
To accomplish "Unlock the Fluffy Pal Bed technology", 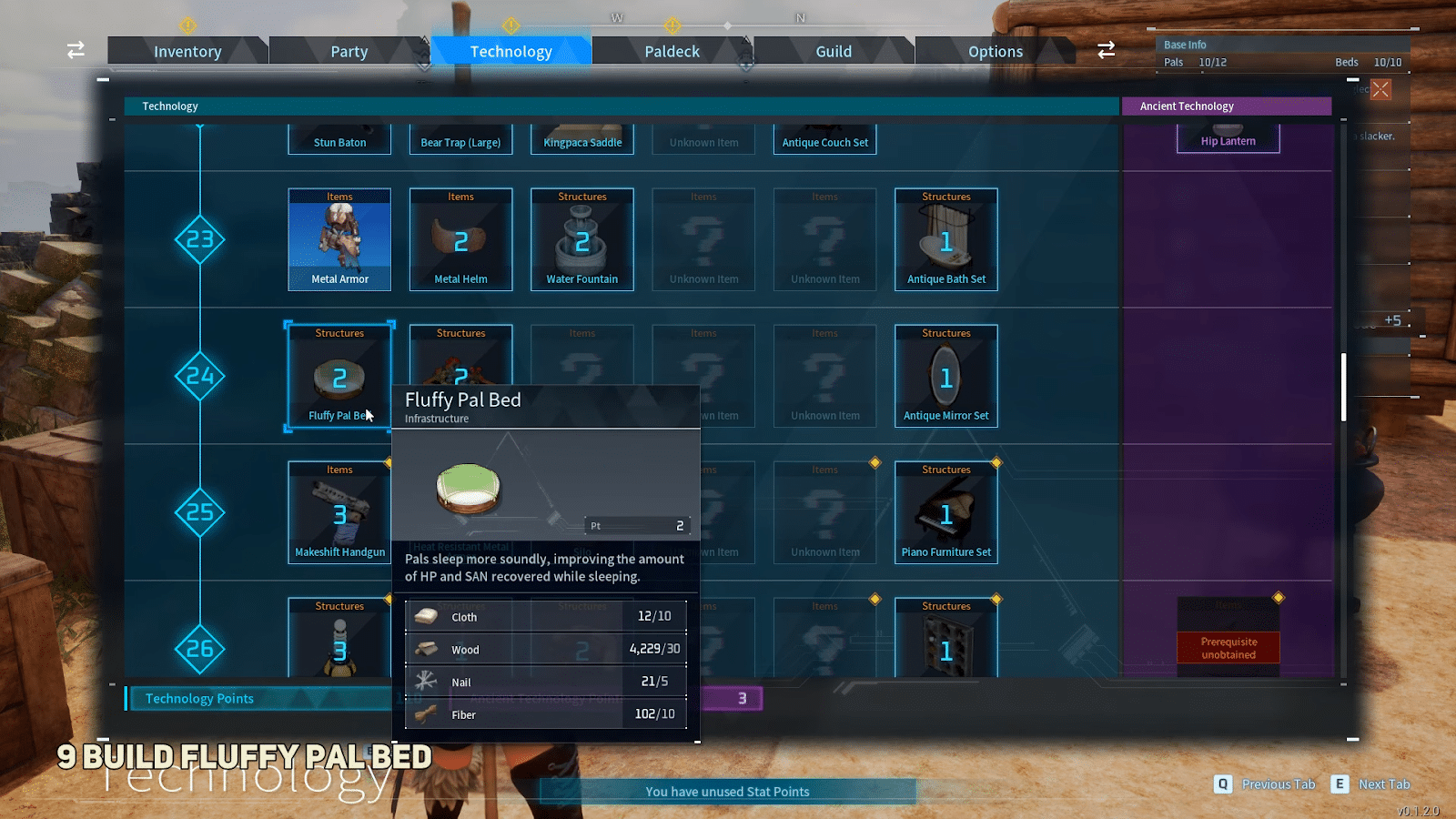I will (x=339, y=375).
